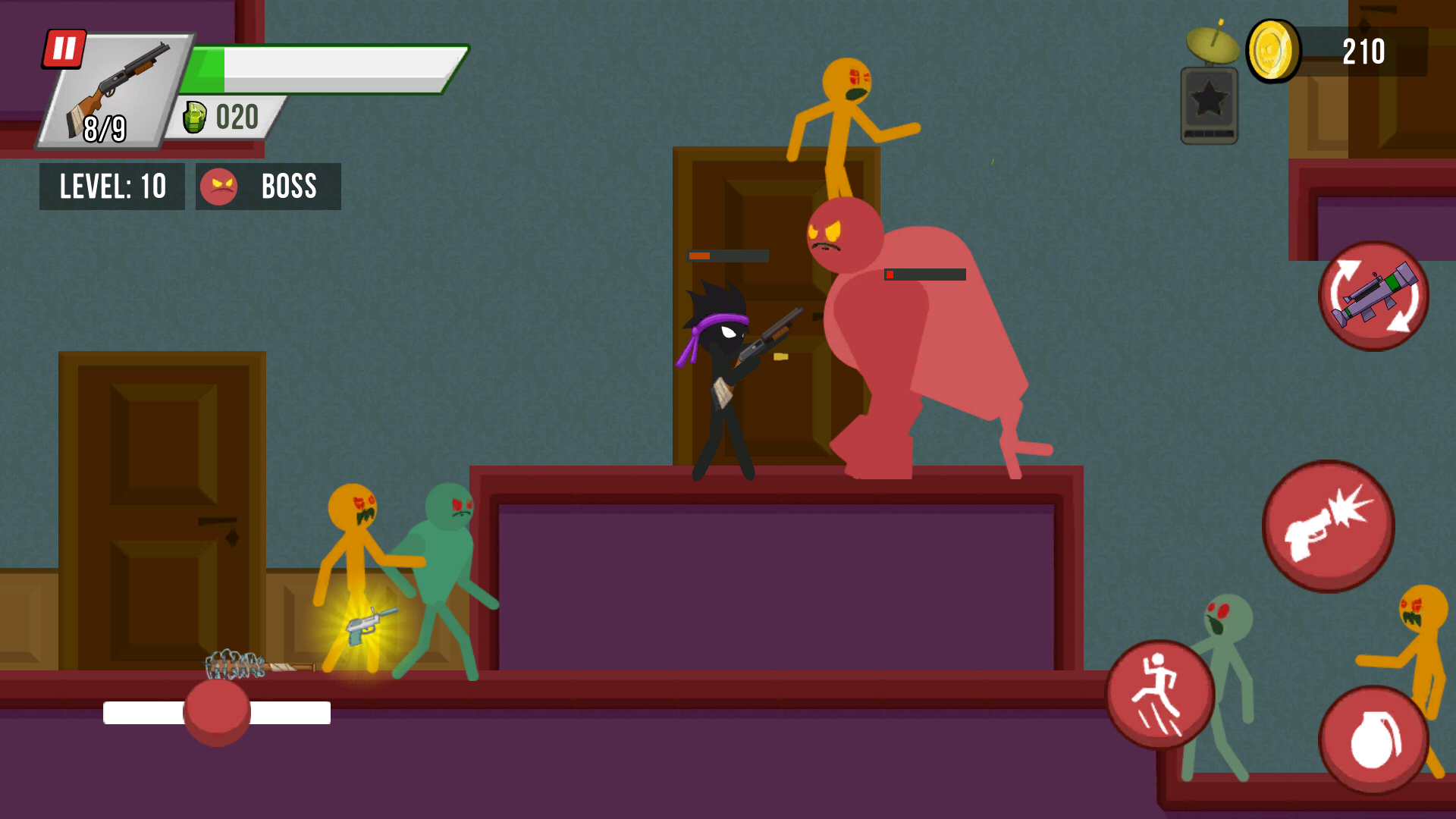Tap the BOSS angry-face indicator

pos(218,186)
